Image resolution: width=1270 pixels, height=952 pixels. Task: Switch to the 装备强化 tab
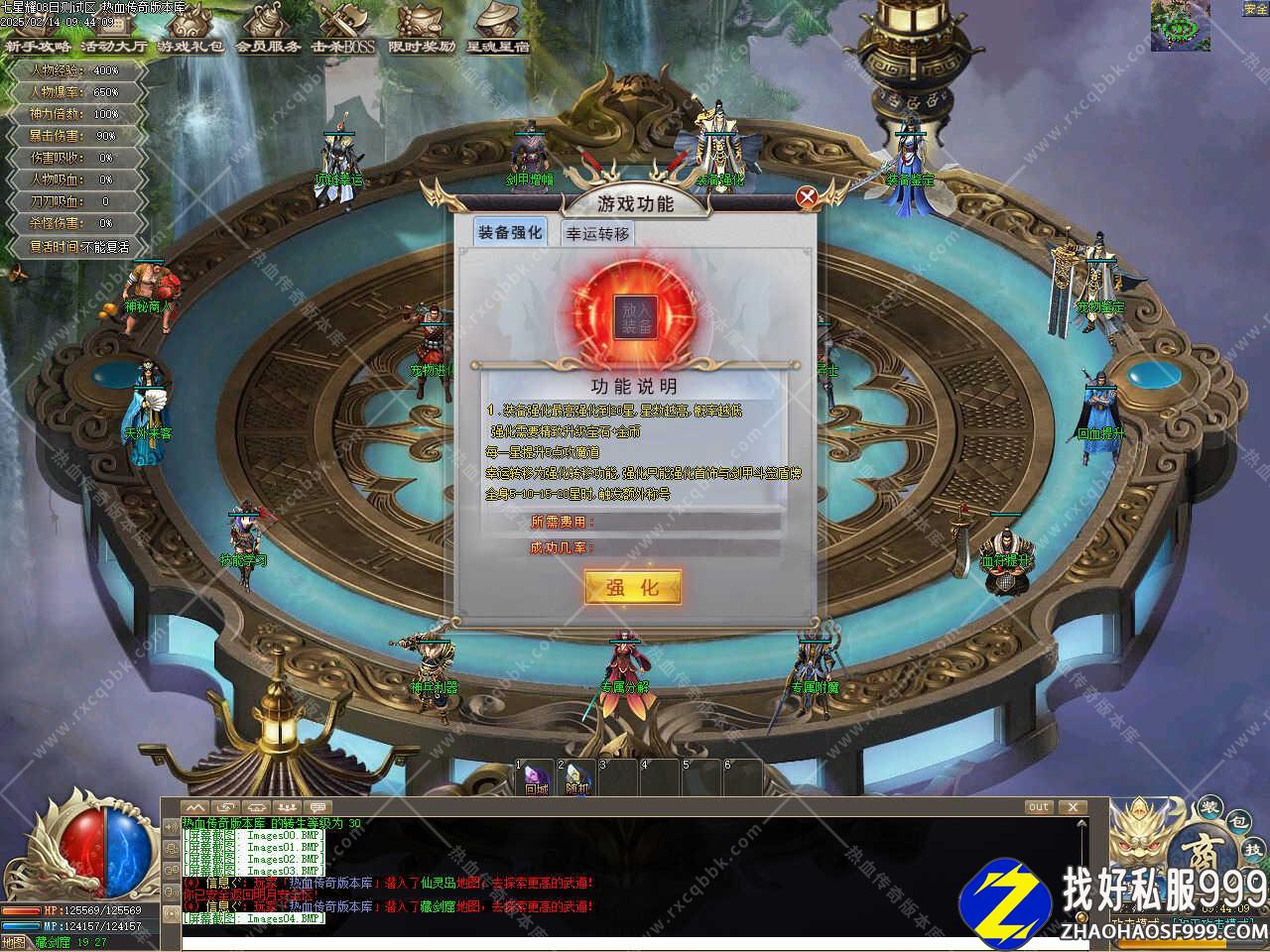(x=510, y=233)
